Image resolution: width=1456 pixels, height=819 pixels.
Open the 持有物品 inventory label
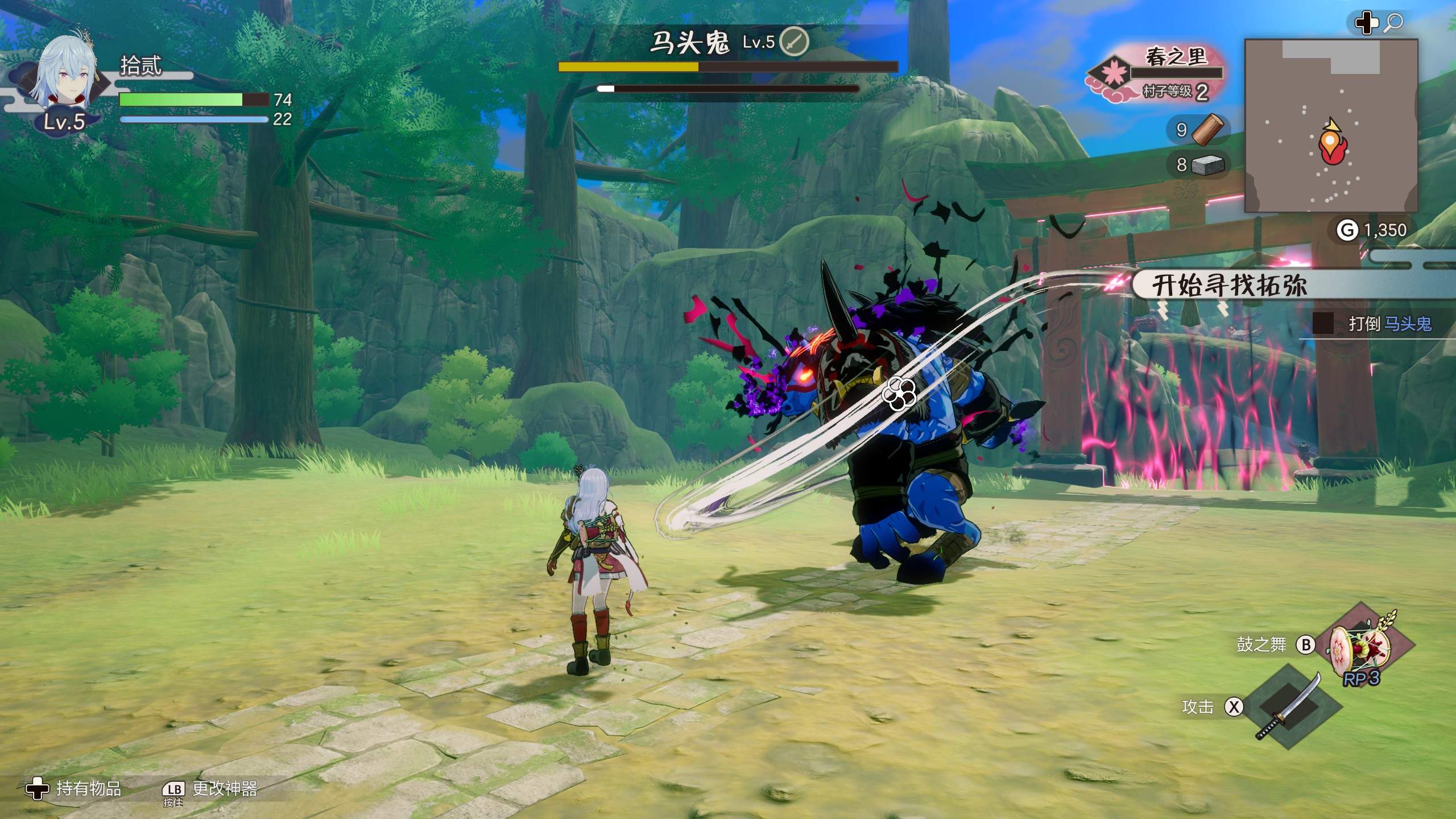(x=88, y=788)
